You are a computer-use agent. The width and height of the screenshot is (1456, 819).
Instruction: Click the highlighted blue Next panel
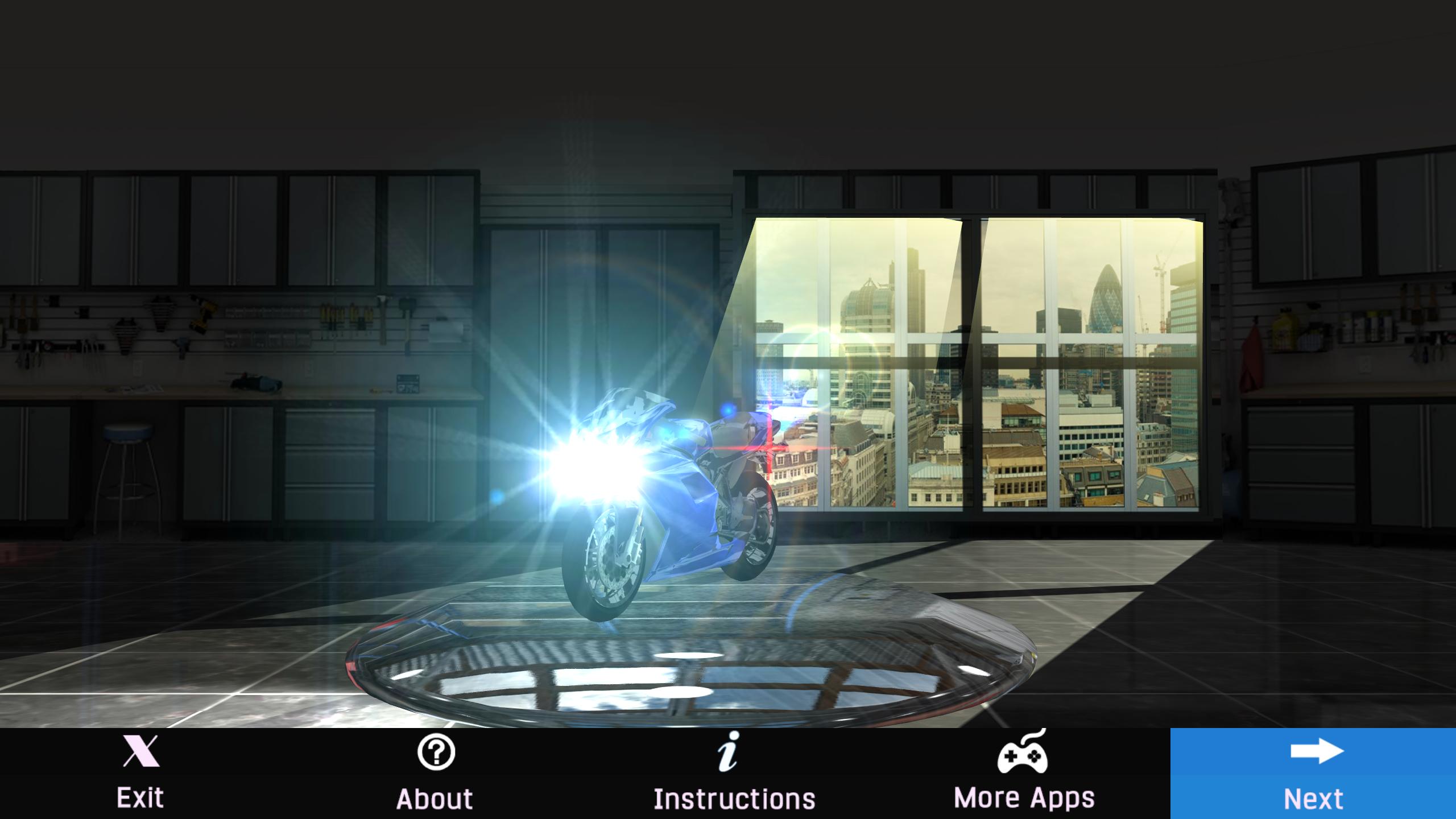[1314, 773]
